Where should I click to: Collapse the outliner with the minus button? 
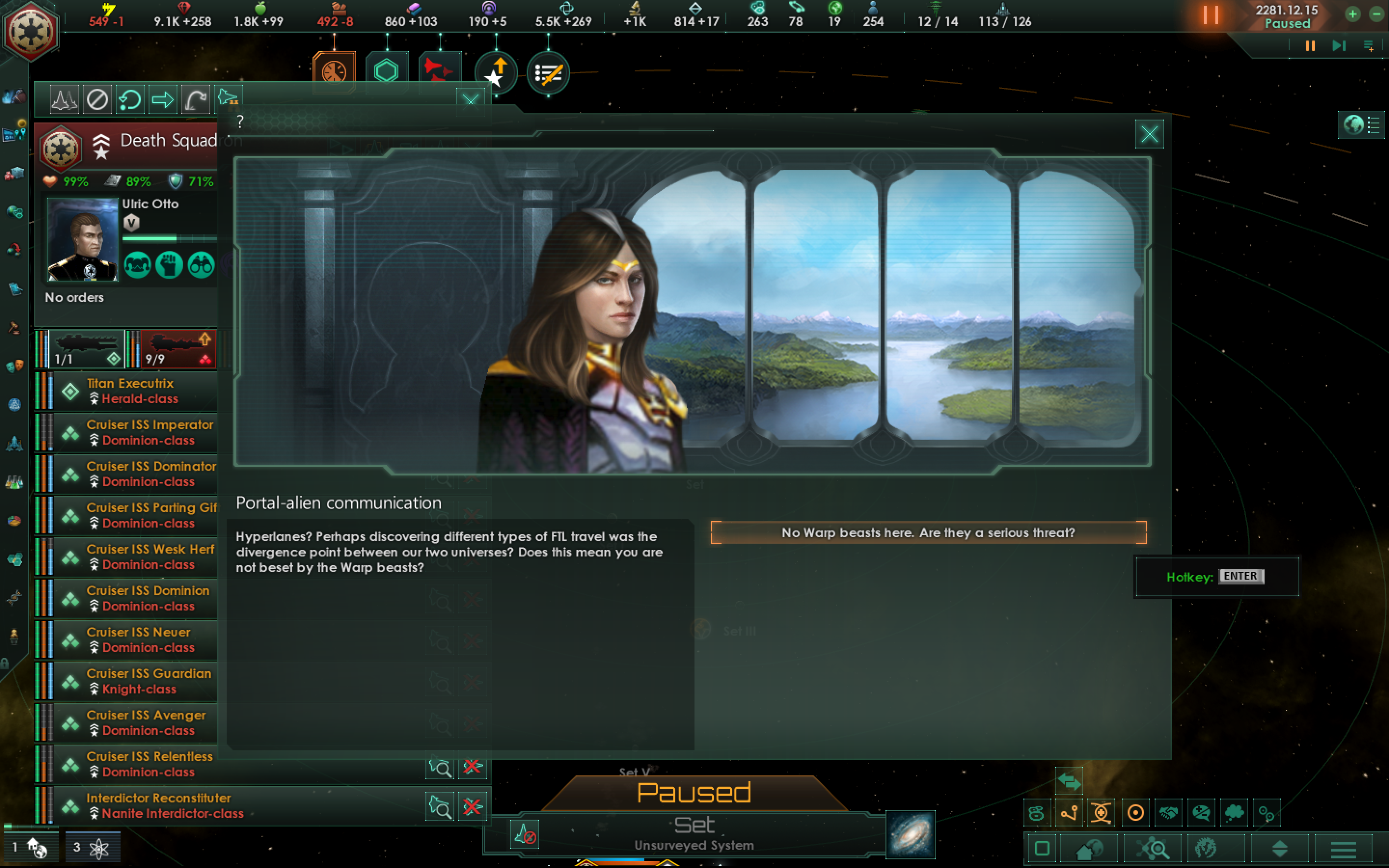[x=1375, y=14]
